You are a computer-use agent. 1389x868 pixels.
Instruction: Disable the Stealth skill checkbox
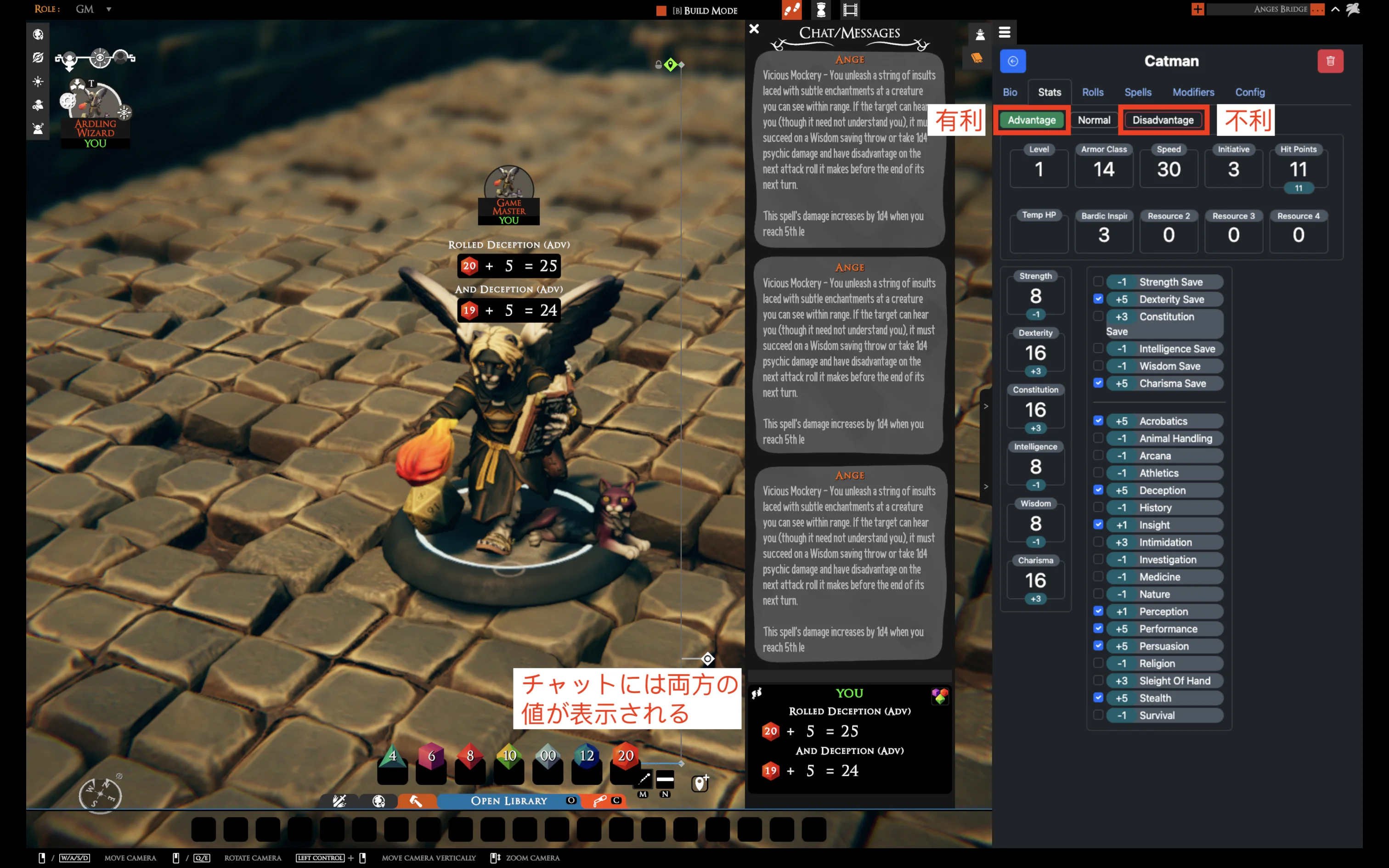pos(1099,698)
